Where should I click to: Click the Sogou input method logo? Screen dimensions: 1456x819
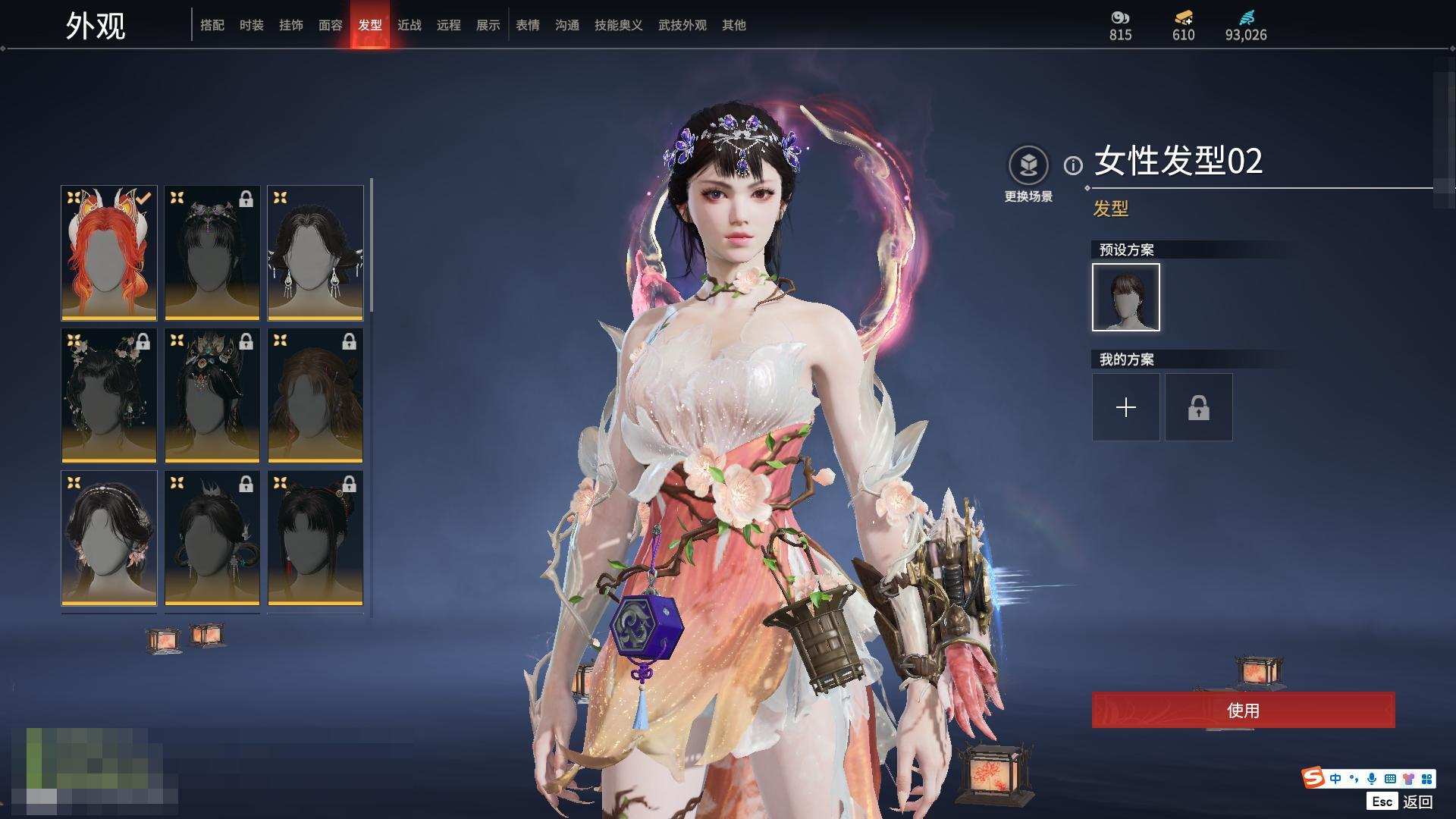(1313, 778)
